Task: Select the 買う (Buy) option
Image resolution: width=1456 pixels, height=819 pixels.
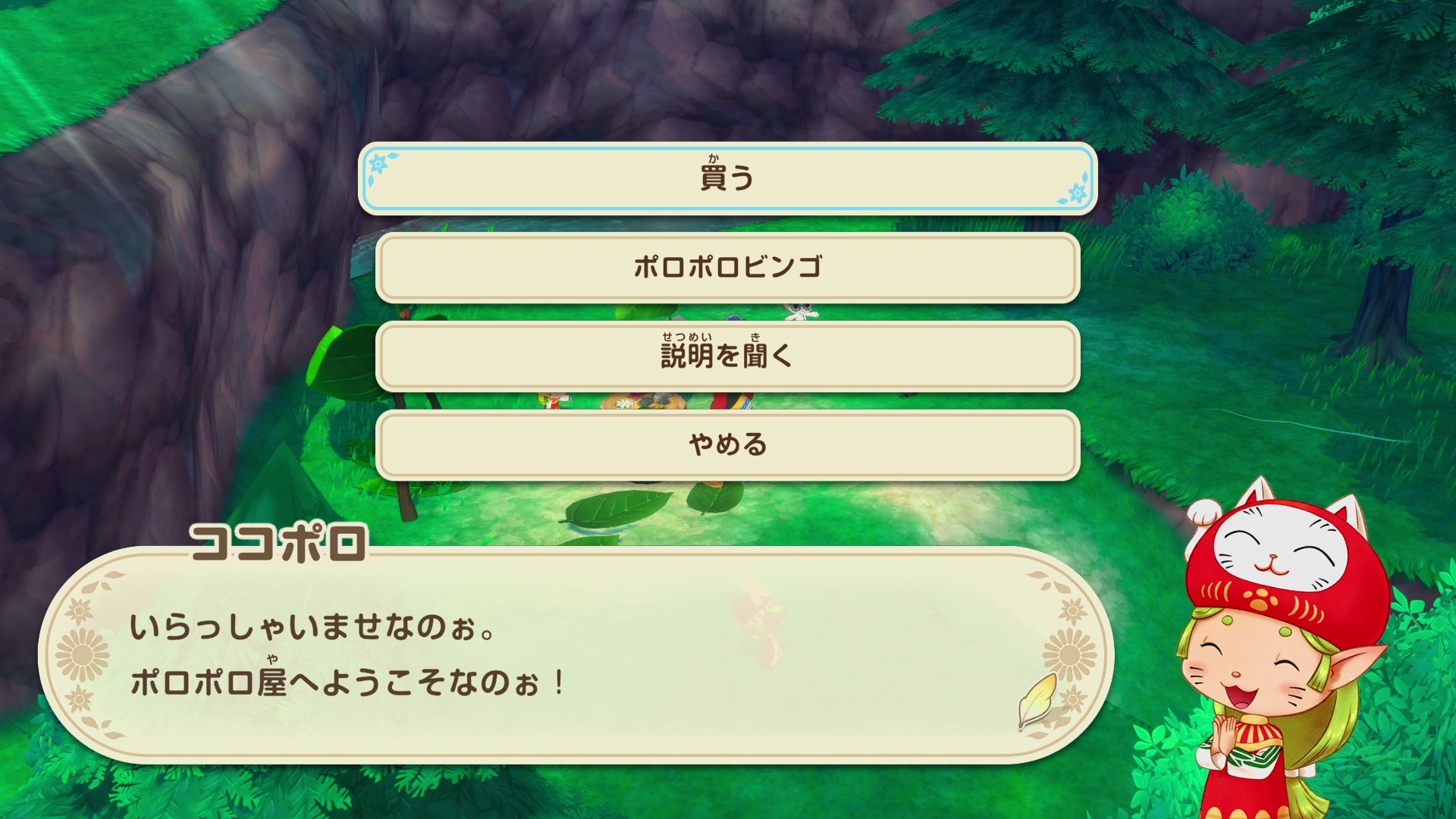Action: pyautogui.click(x=728, y=179)
